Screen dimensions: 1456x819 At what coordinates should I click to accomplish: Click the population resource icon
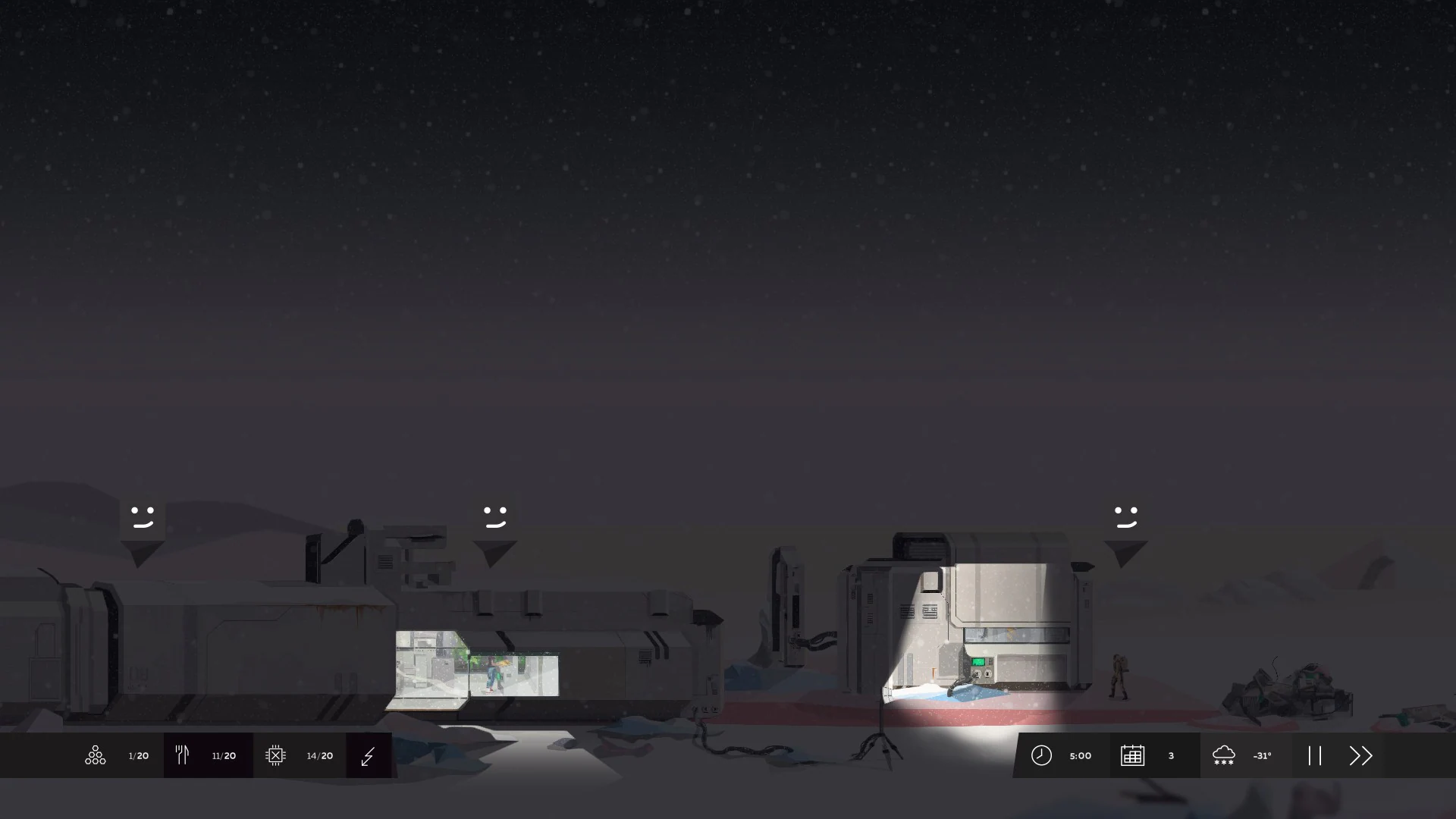95,755
